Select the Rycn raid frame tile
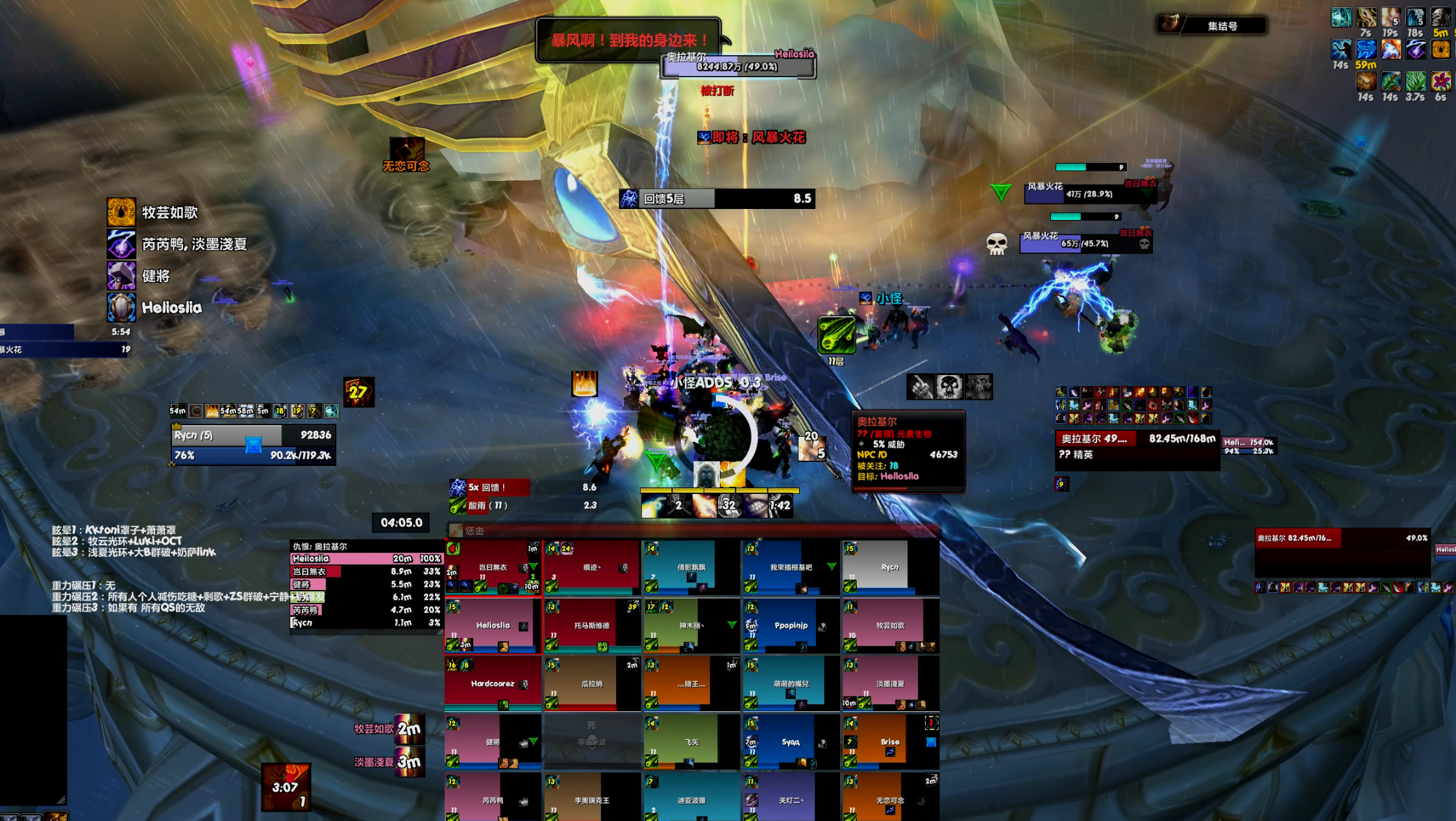1456x821 pixels. pyautogui.click(x=889, y=567)
